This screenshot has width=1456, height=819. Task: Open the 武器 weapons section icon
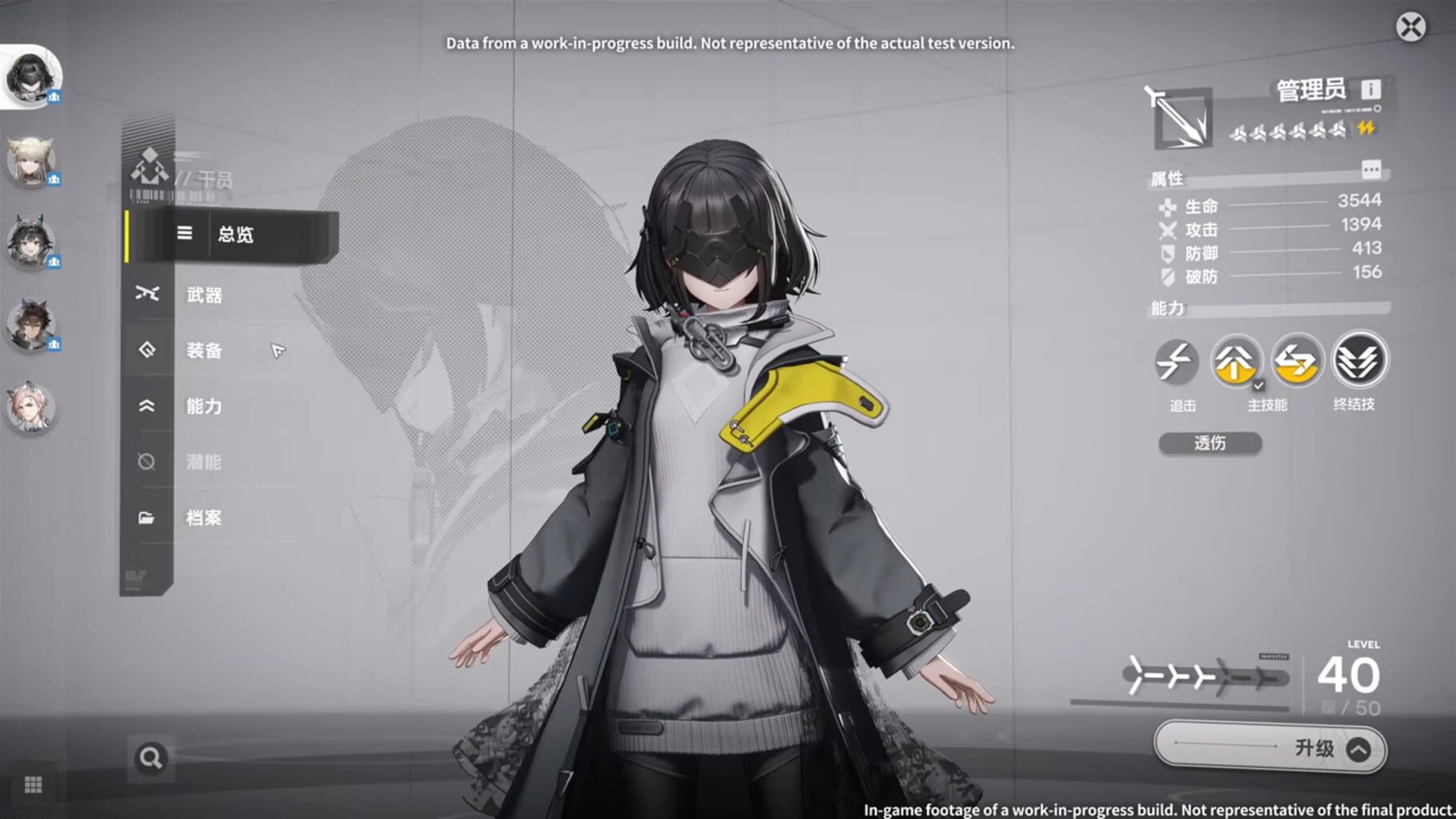pyautogui.click(x=146, y=294)
